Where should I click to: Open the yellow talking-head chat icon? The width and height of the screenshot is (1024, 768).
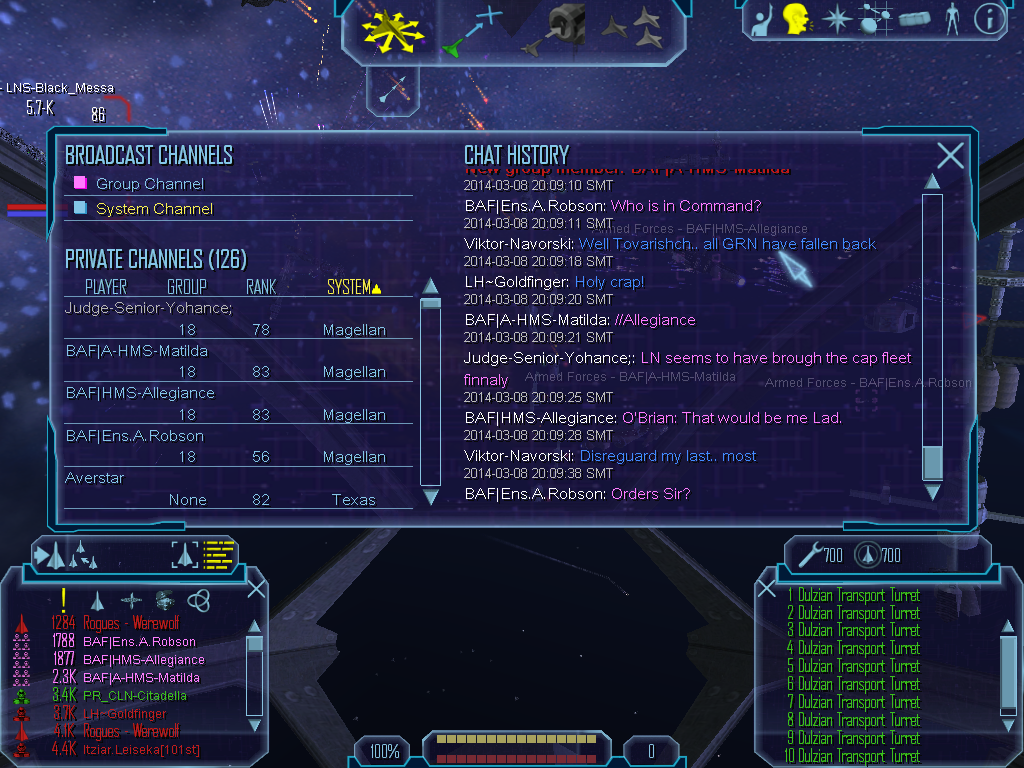(797, 19)
